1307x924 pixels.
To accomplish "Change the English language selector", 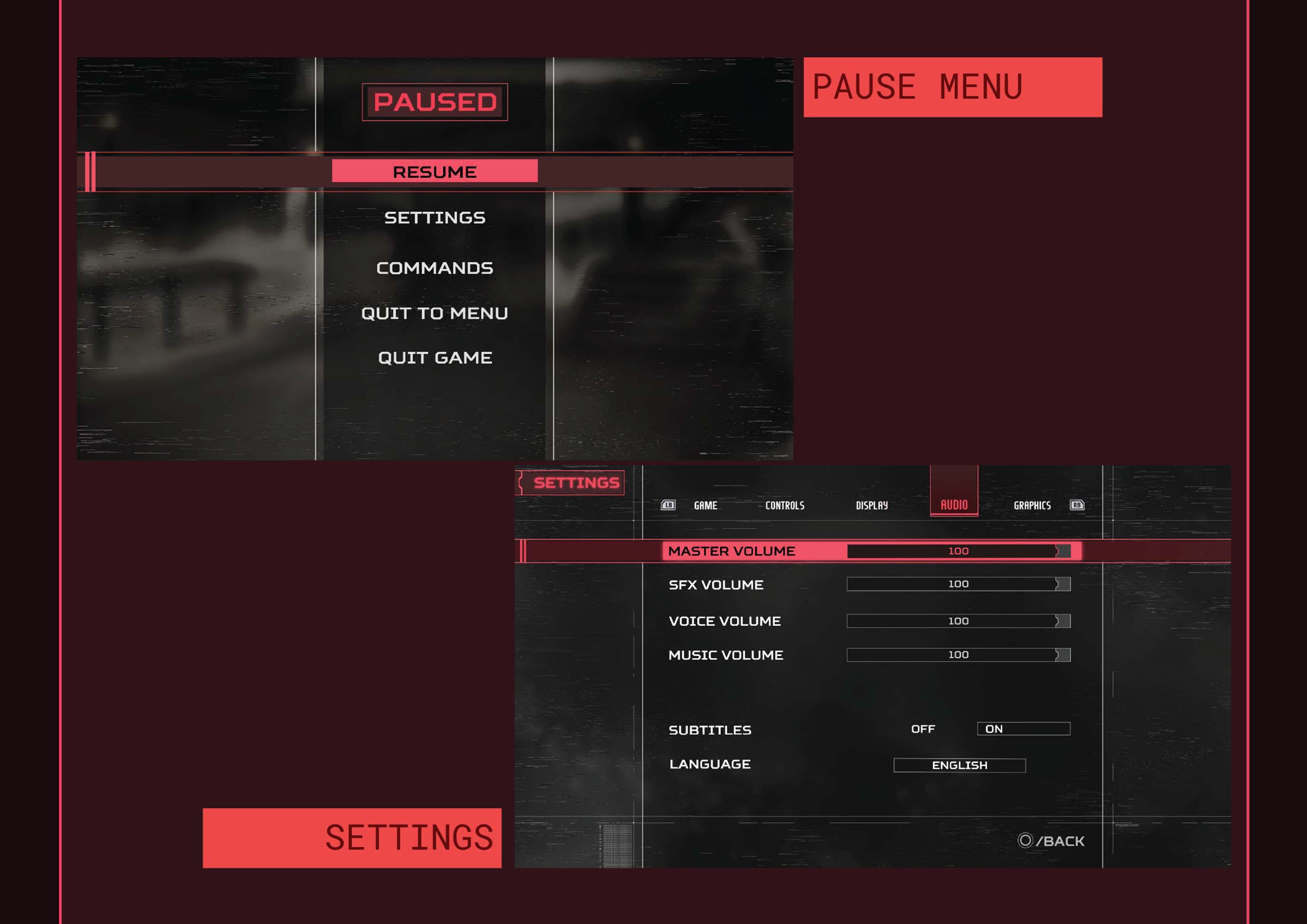I will [959, 766].
